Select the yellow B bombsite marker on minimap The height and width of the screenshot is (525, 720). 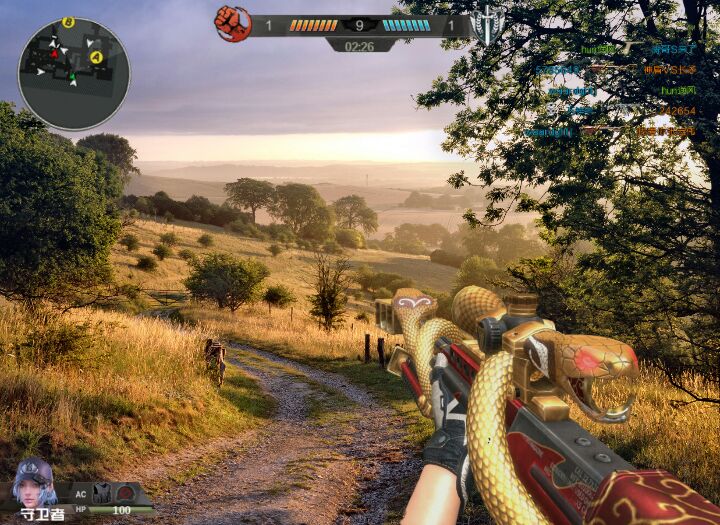[68, 22]
